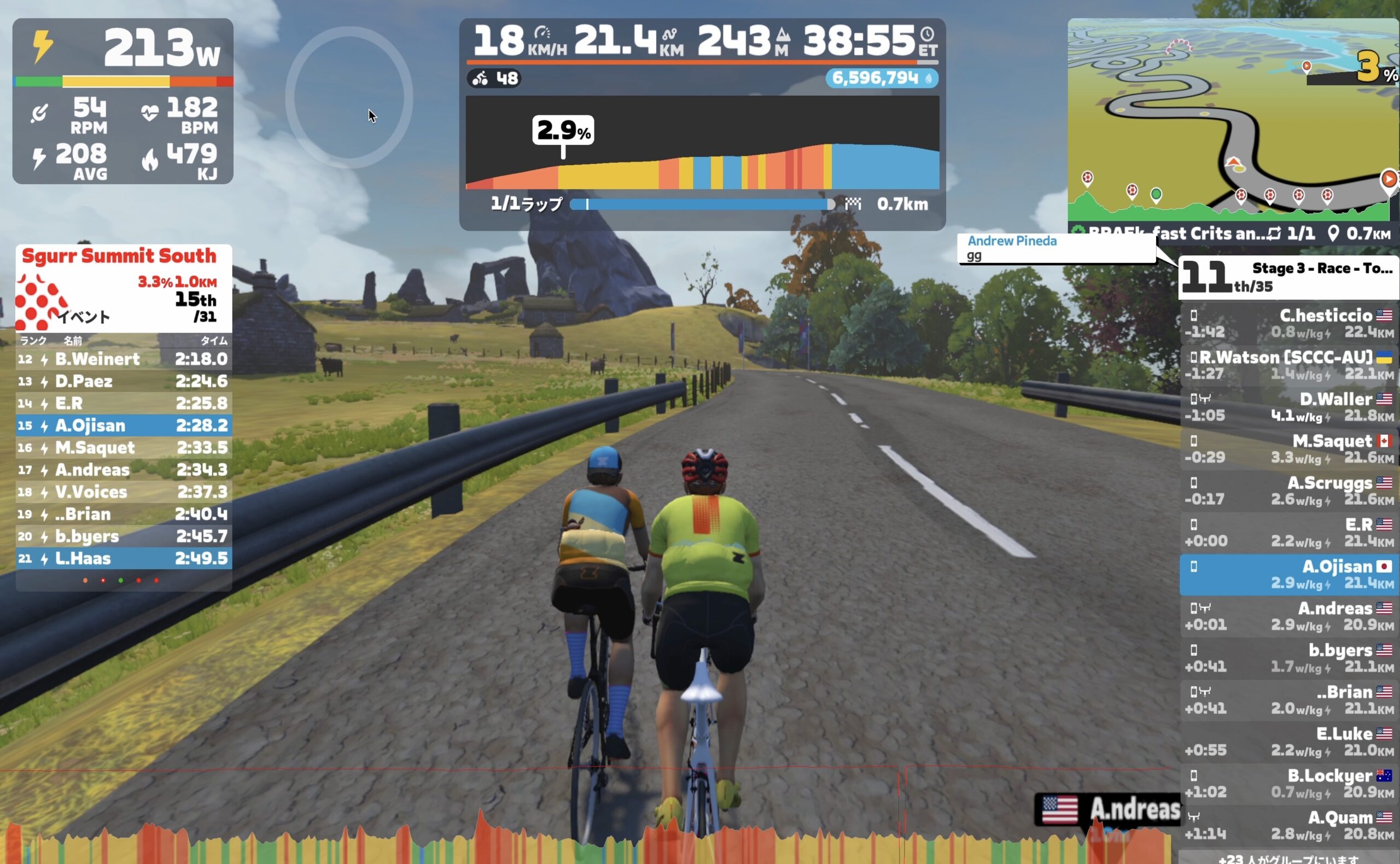
Task: Choose E.Luke in the nearby riders list
Action: coord(1288,742)
